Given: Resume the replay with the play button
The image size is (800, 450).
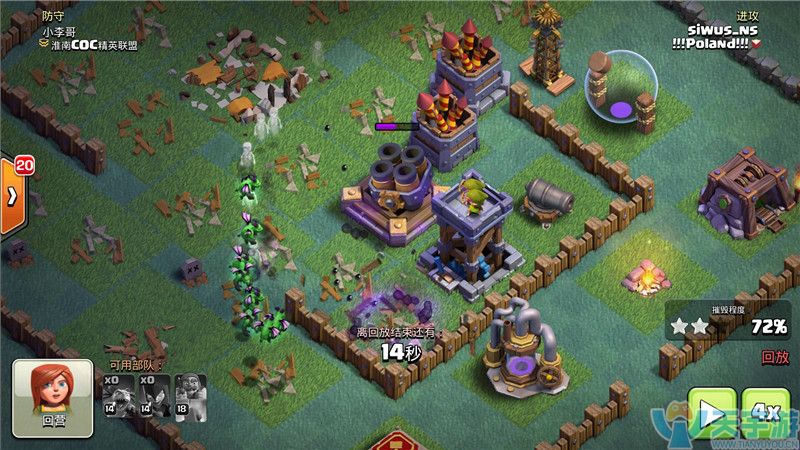Looking at the screenshot, I should (x=711, y=413).
